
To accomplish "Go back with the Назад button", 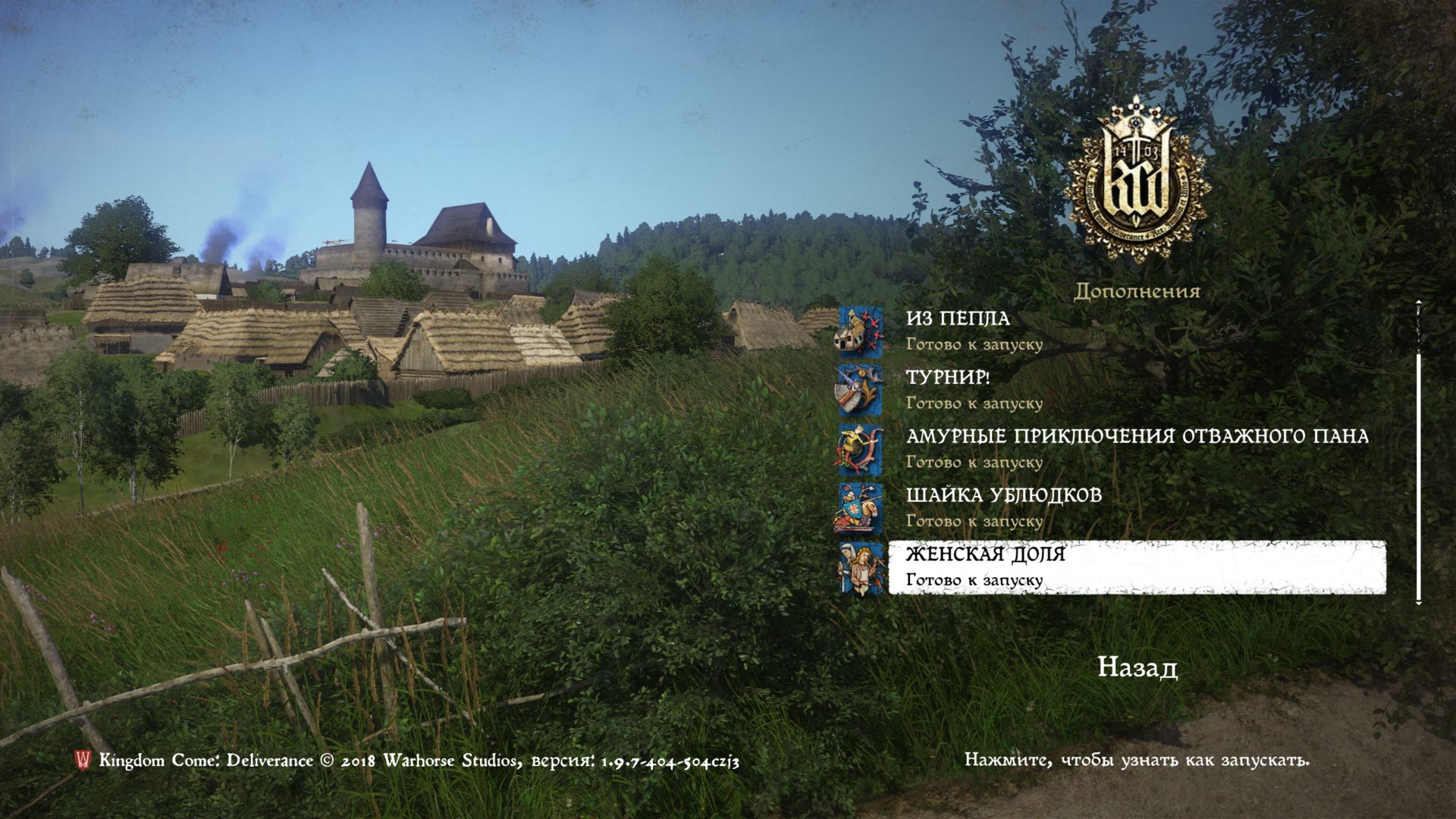I will pyautogui.click(x=1137, y=668).
